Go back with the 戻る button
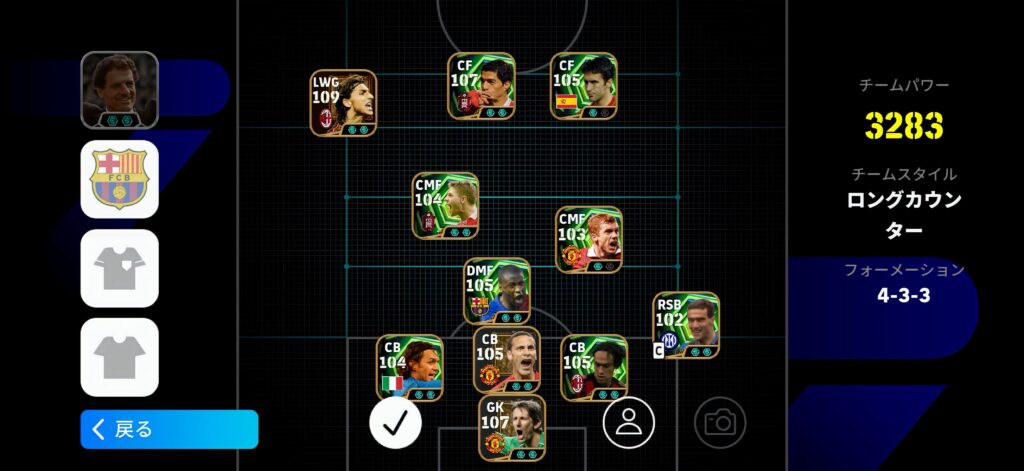The height and width of the screenshot is (471, 1024). (169, 429)
